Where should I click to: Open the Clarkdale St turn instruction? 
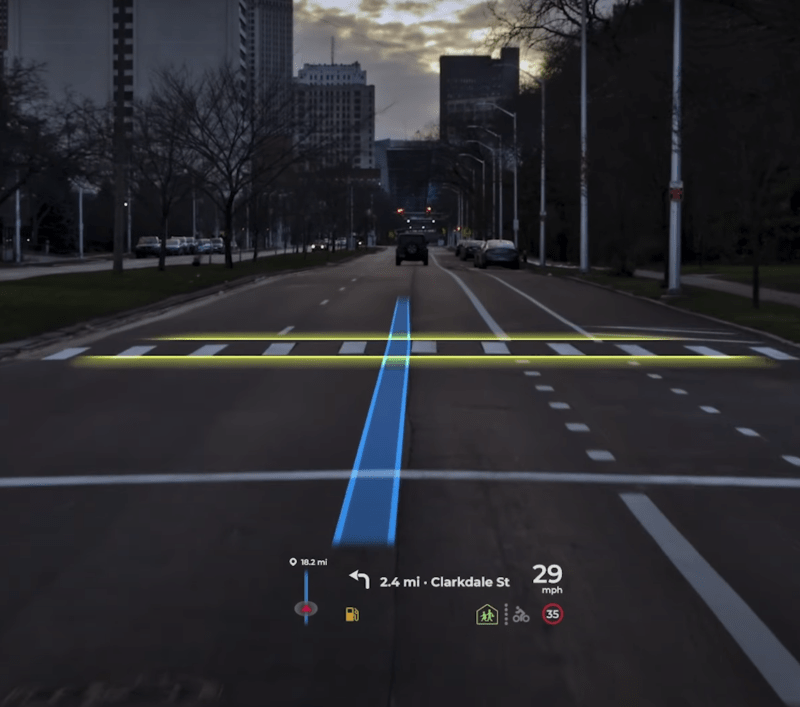point(445,581)
